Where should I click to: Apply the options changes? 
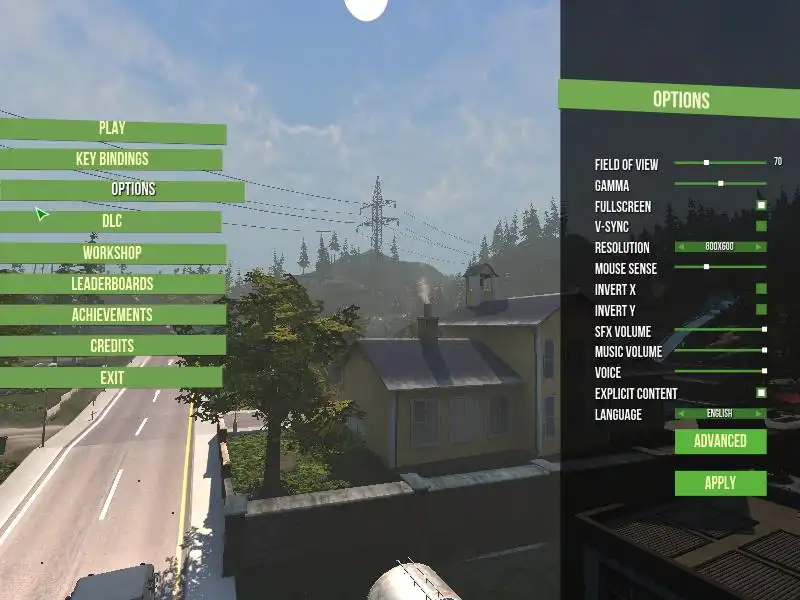[x=720, y=483]
